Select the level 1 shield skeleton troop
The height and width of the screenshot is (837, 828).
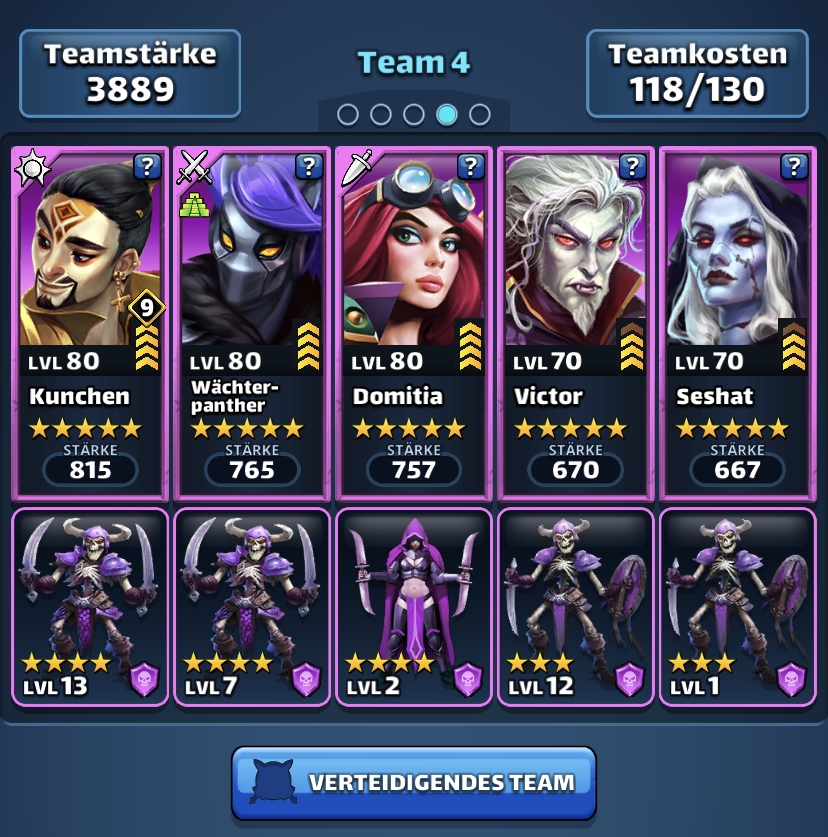pos(738,606)
